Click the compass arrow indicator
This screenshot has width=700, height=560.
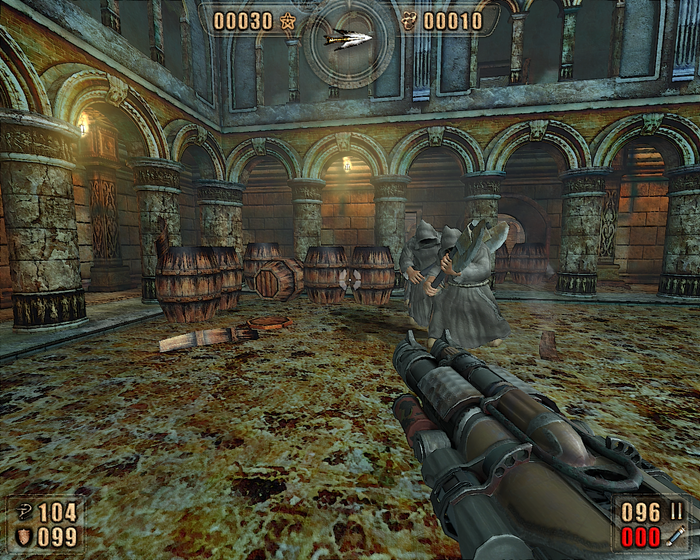[x=349, y=39]
